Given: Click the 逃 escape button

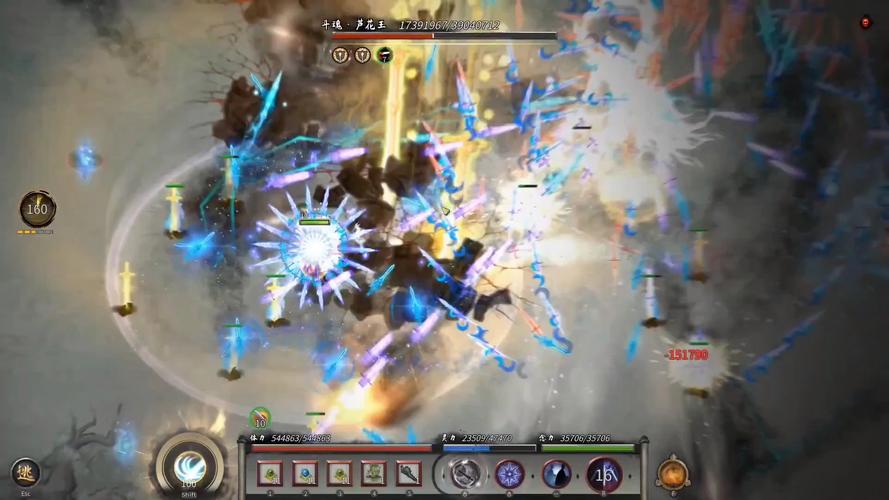Looking at the screenshot, I should [25, 472].
